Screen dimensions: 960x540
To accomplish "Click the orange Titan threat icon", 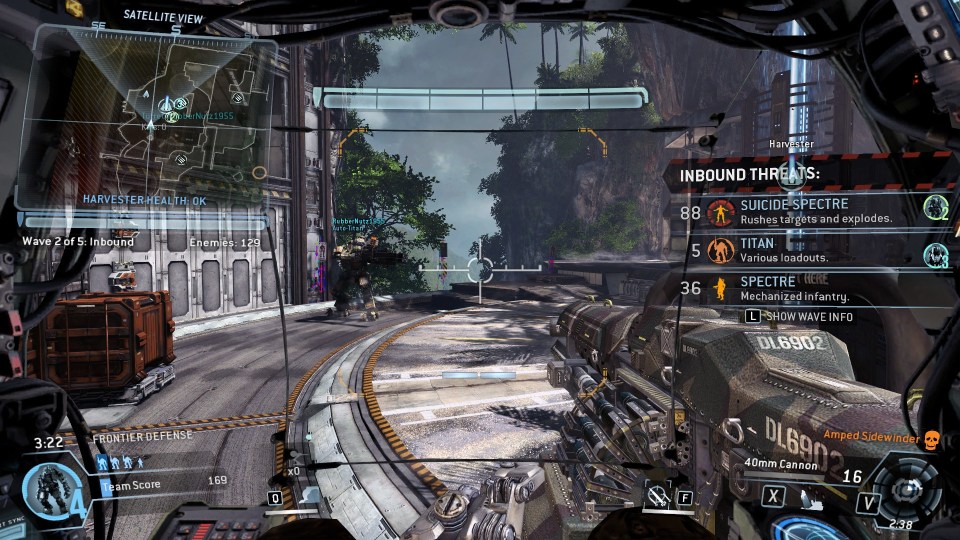I will (x=720, y=250).
